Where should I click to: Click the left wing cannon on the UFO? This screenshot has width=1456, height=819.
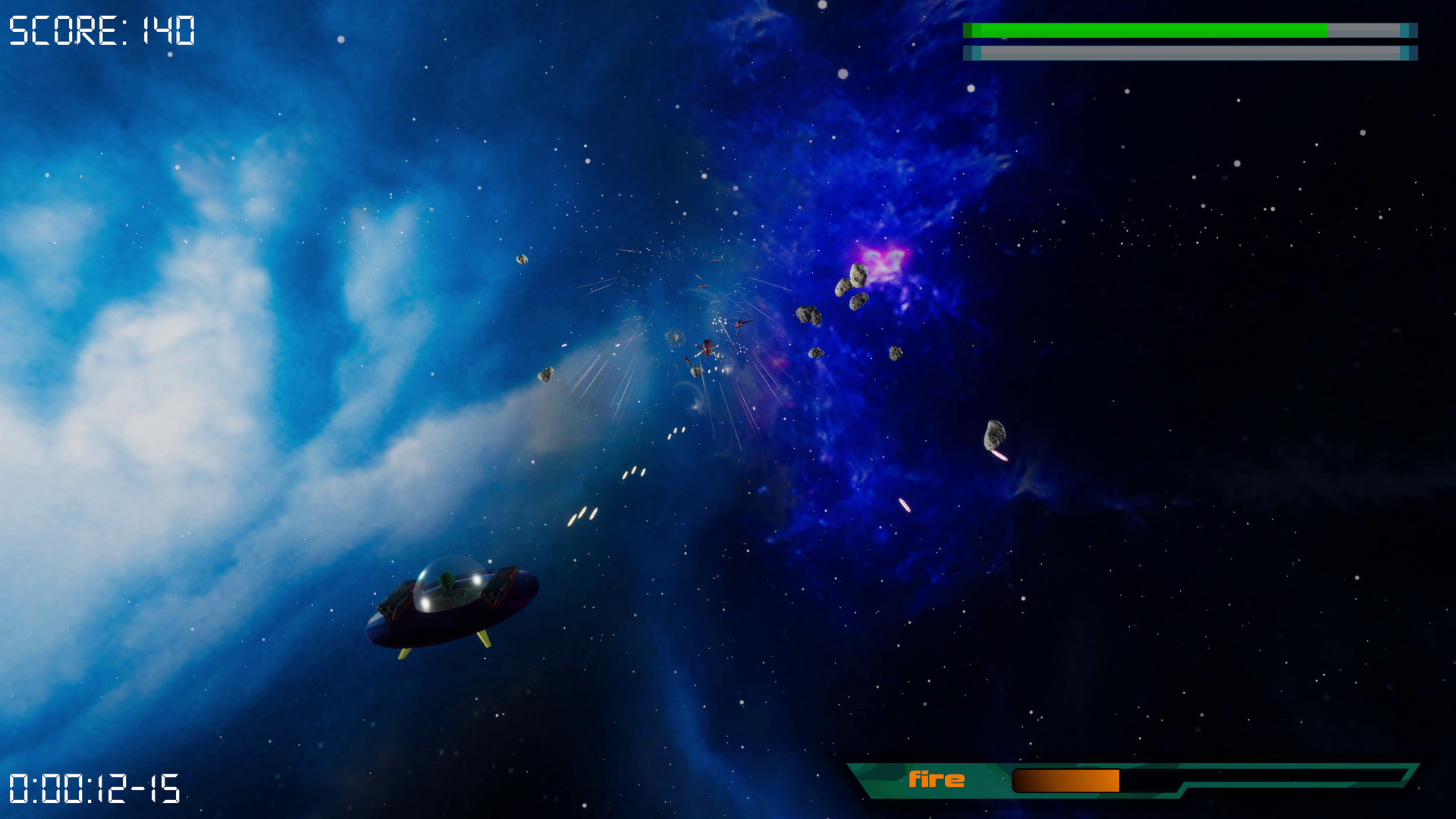(x=391, y=607)
